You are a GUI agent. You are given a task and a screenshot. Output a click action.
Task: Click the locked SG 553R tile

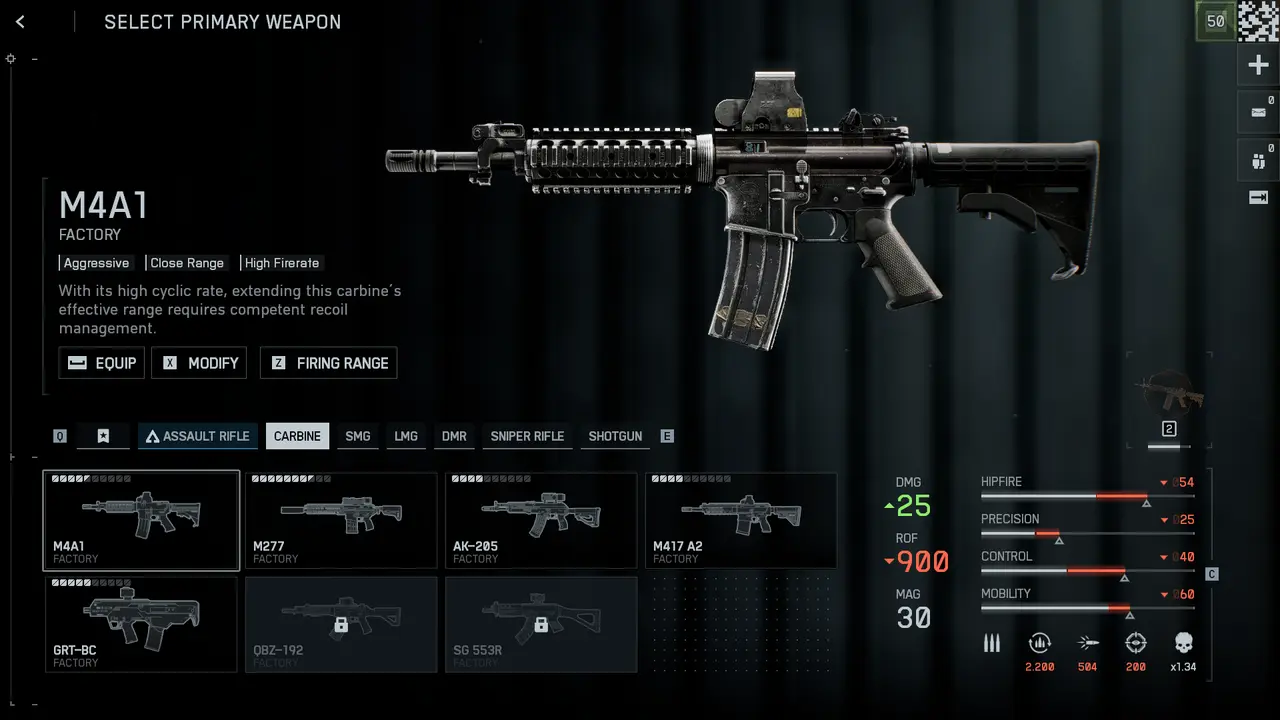tap(541, 624)
